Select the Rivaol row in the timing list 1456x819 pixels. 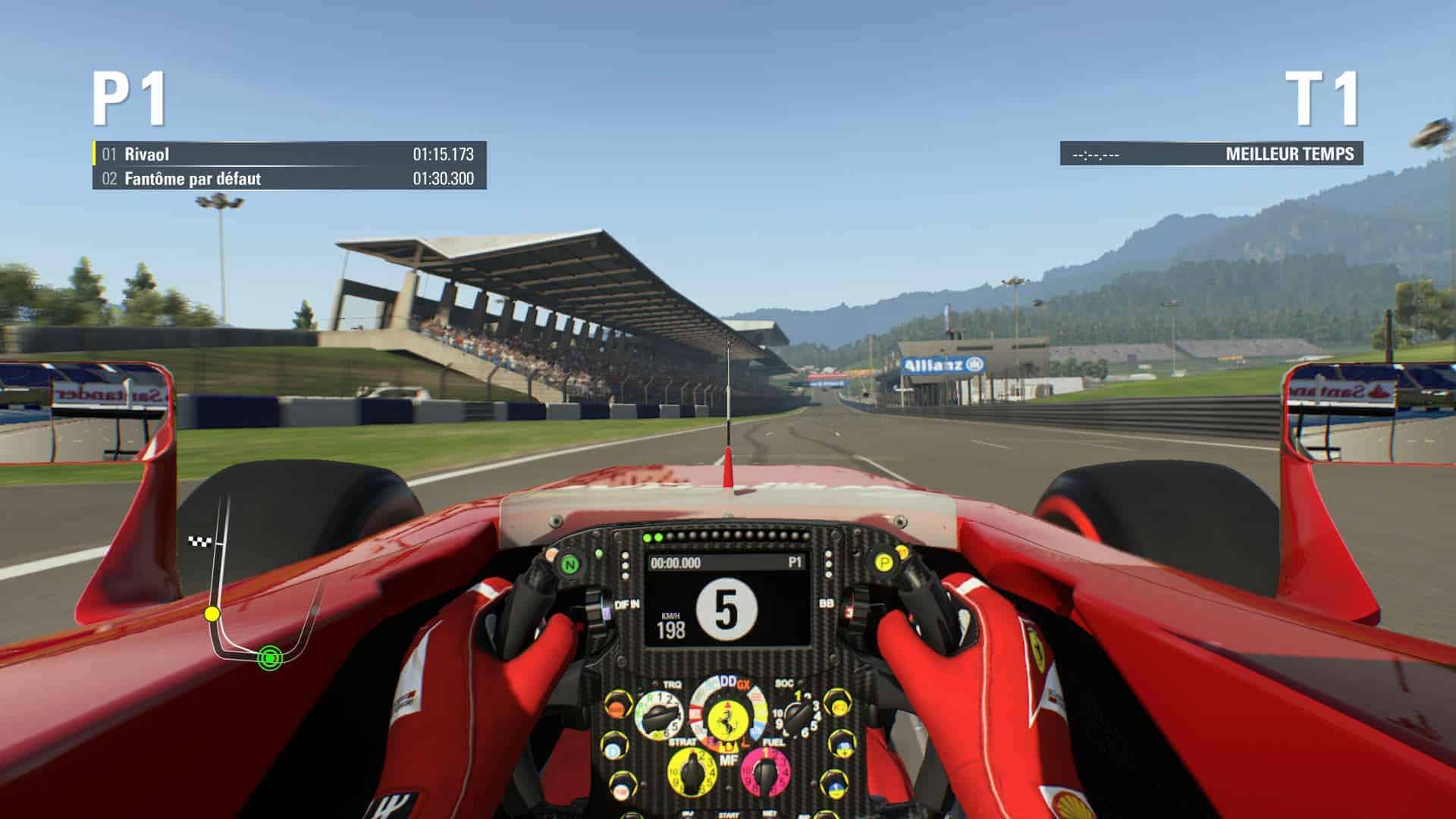click(289, 154)
